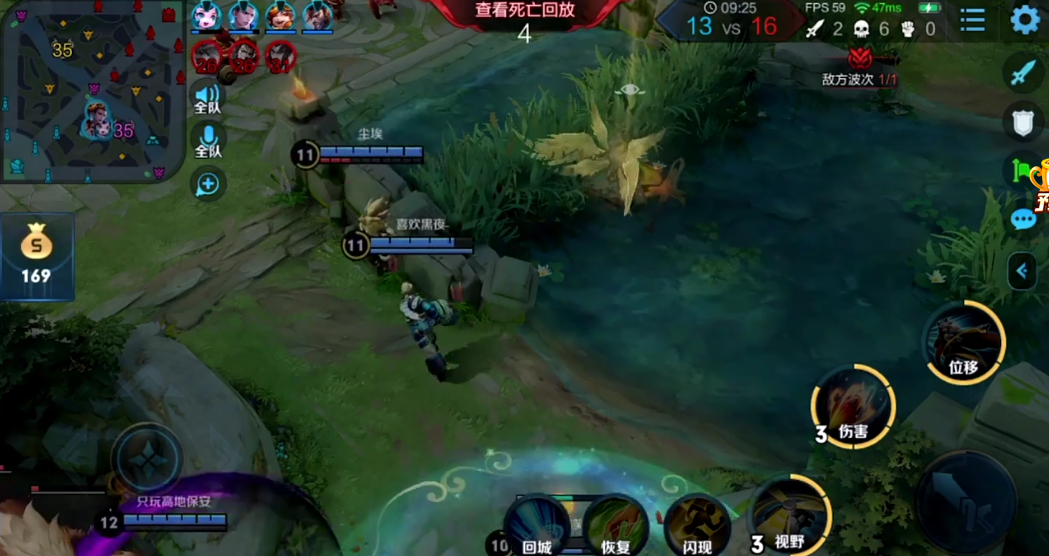
Task: Use the 回城 recall button
Action: tap(537, 525)
